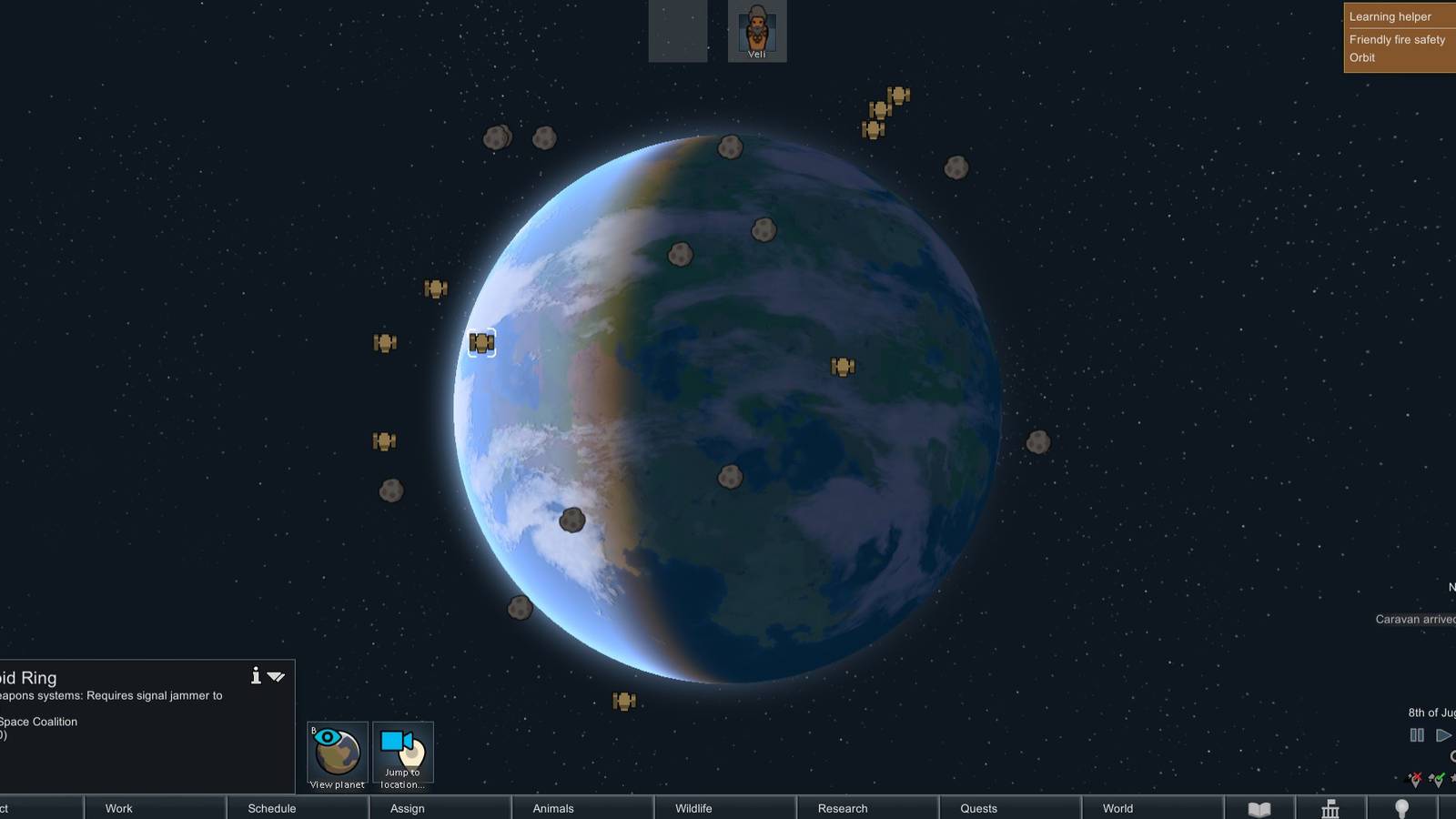Toggle the red-X caravan marker near the clock
The width and height of the screenshot is (1456, 819).
(1416, 780)
